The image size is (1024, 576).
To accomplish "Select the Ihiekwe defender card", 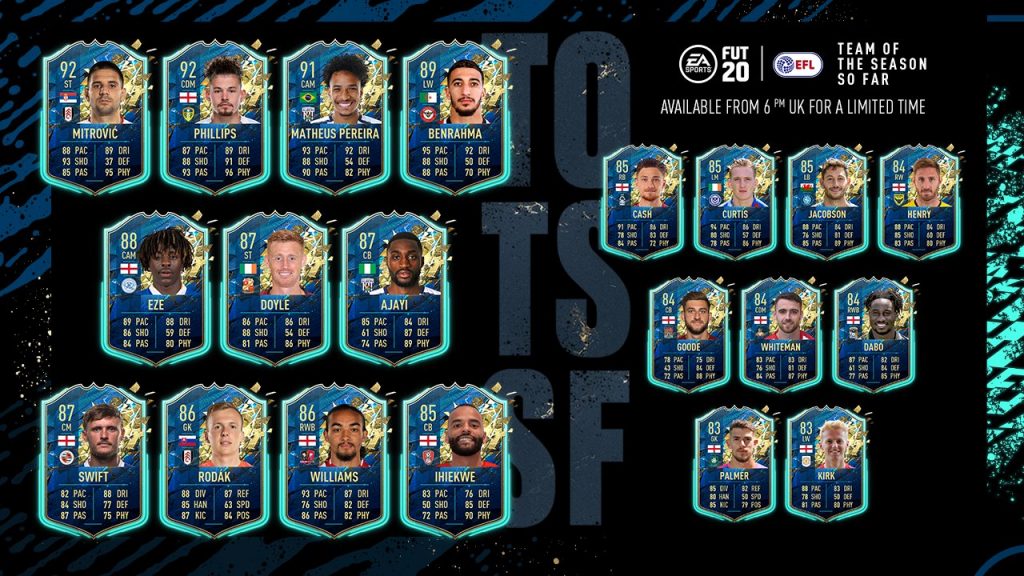I will 455,460.
